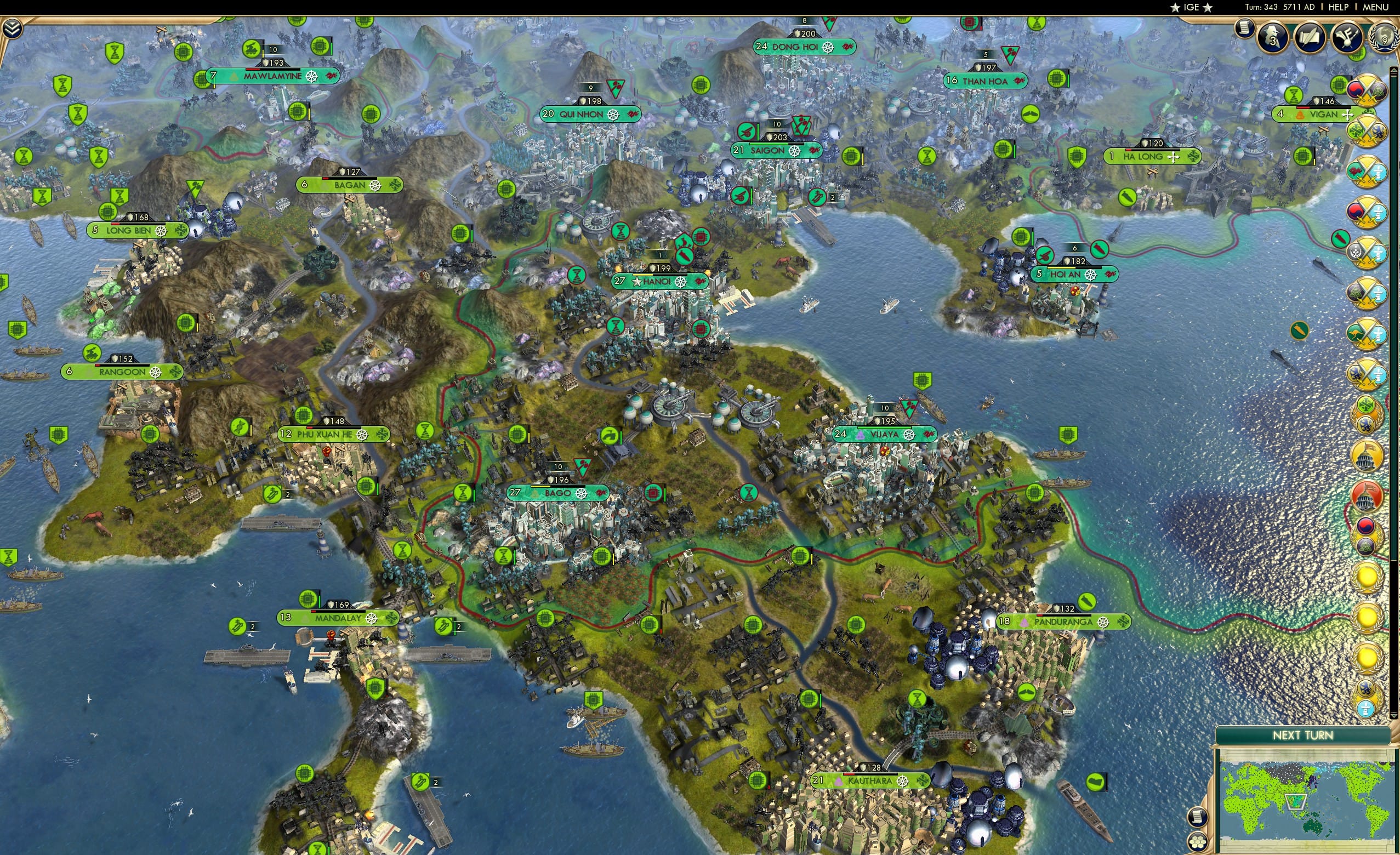
Task: Select the green unit flag above Mandalay
Action: tap(308, 600)
